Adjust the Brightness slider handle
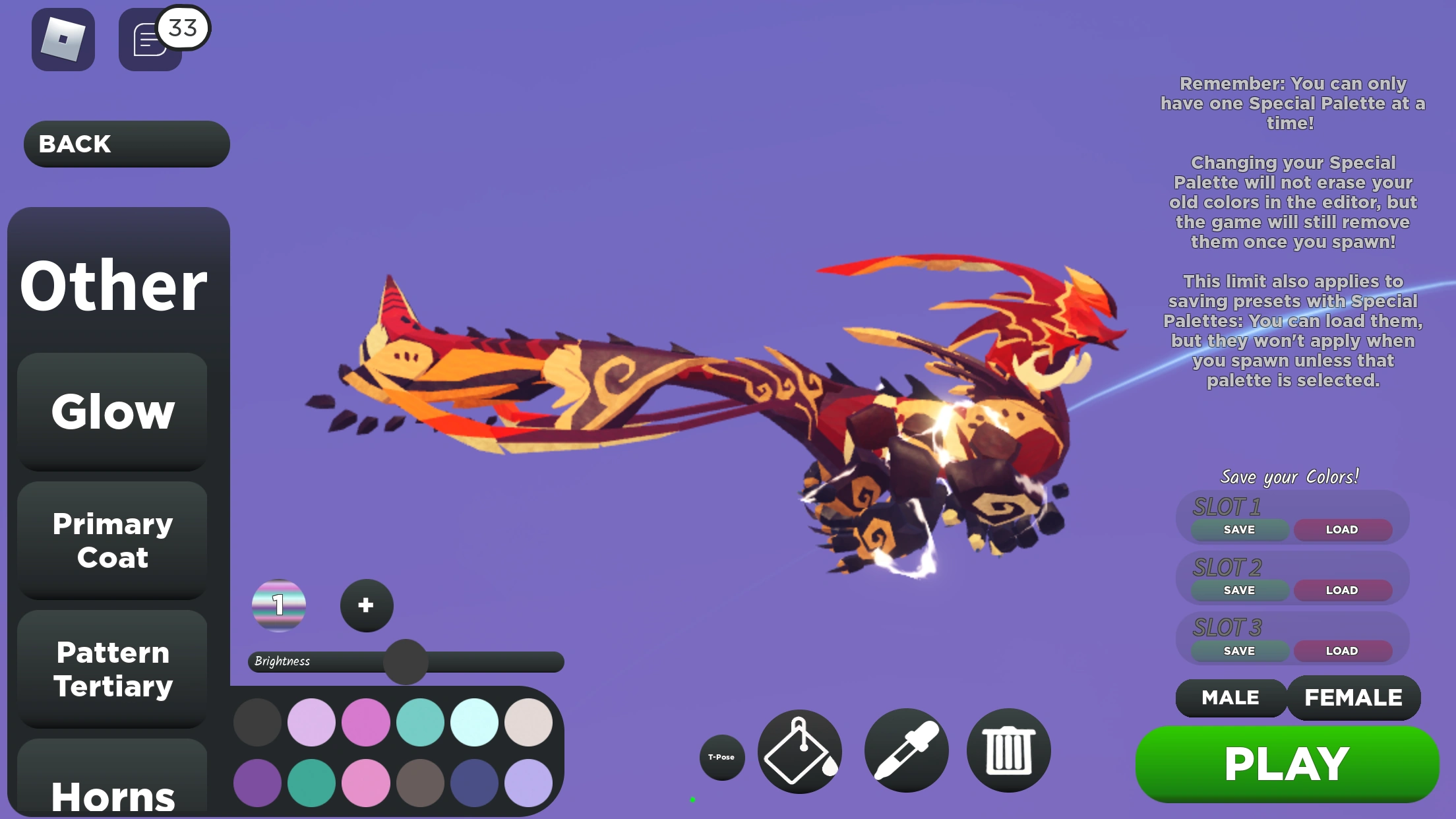The width and height of the screenshot is (1456, 819). [404, 663]
